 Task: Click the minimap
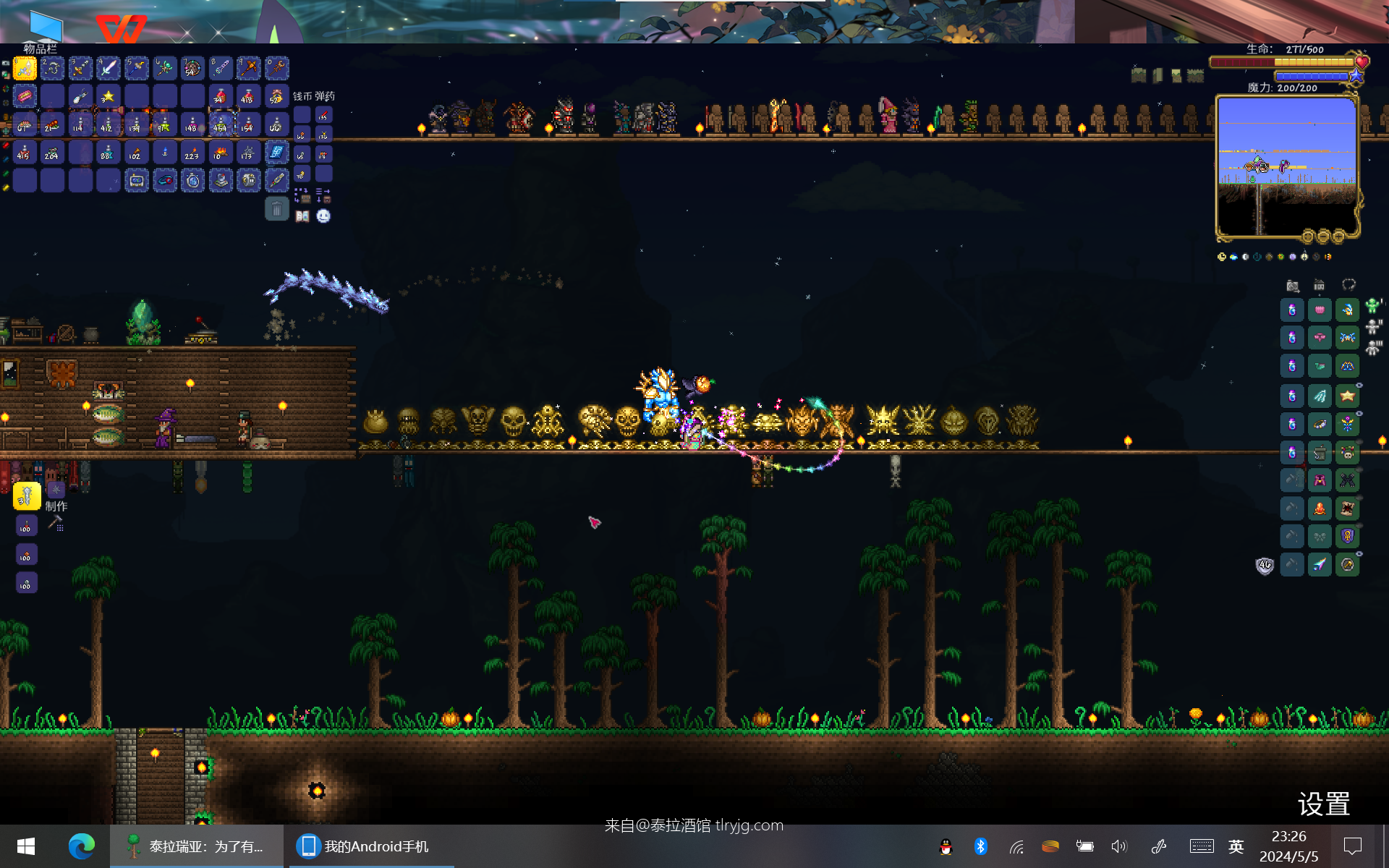1286,166
